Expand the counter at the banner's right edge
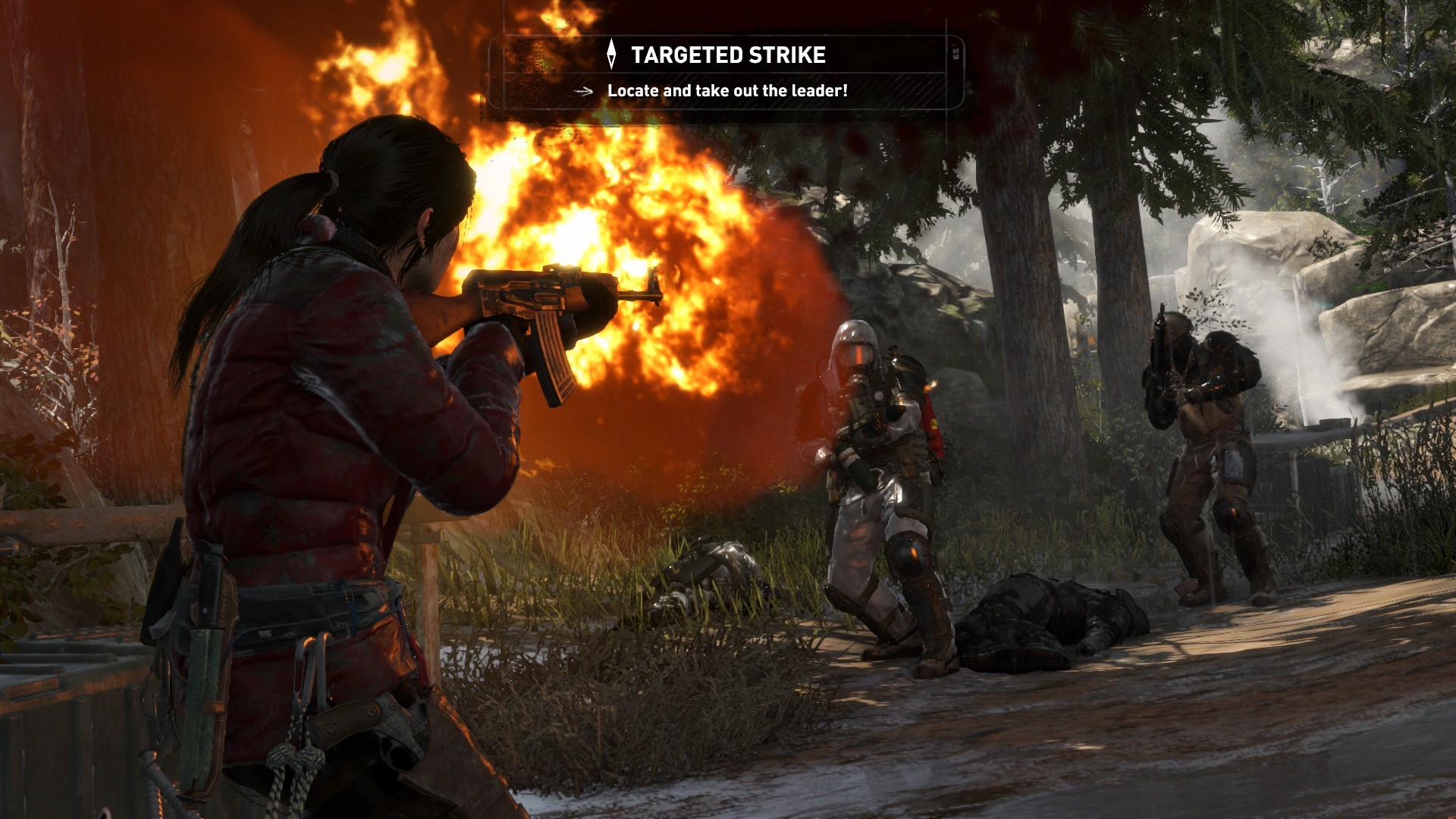Image resolution: width=1456 pixels, height=819 pixels. (x=954, y=53)
